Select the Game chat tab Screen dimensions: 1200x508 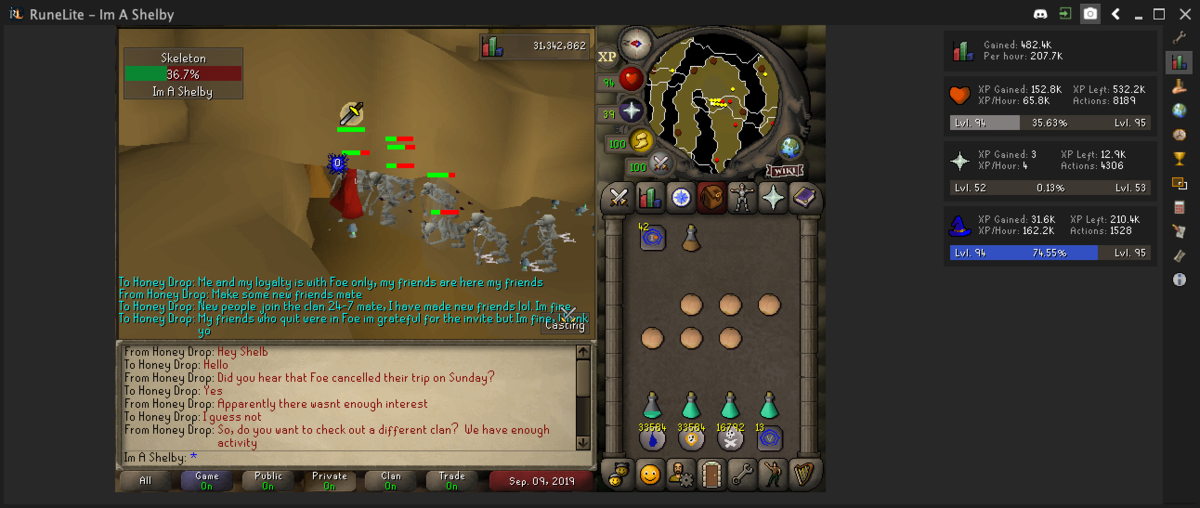pos(207,481)
